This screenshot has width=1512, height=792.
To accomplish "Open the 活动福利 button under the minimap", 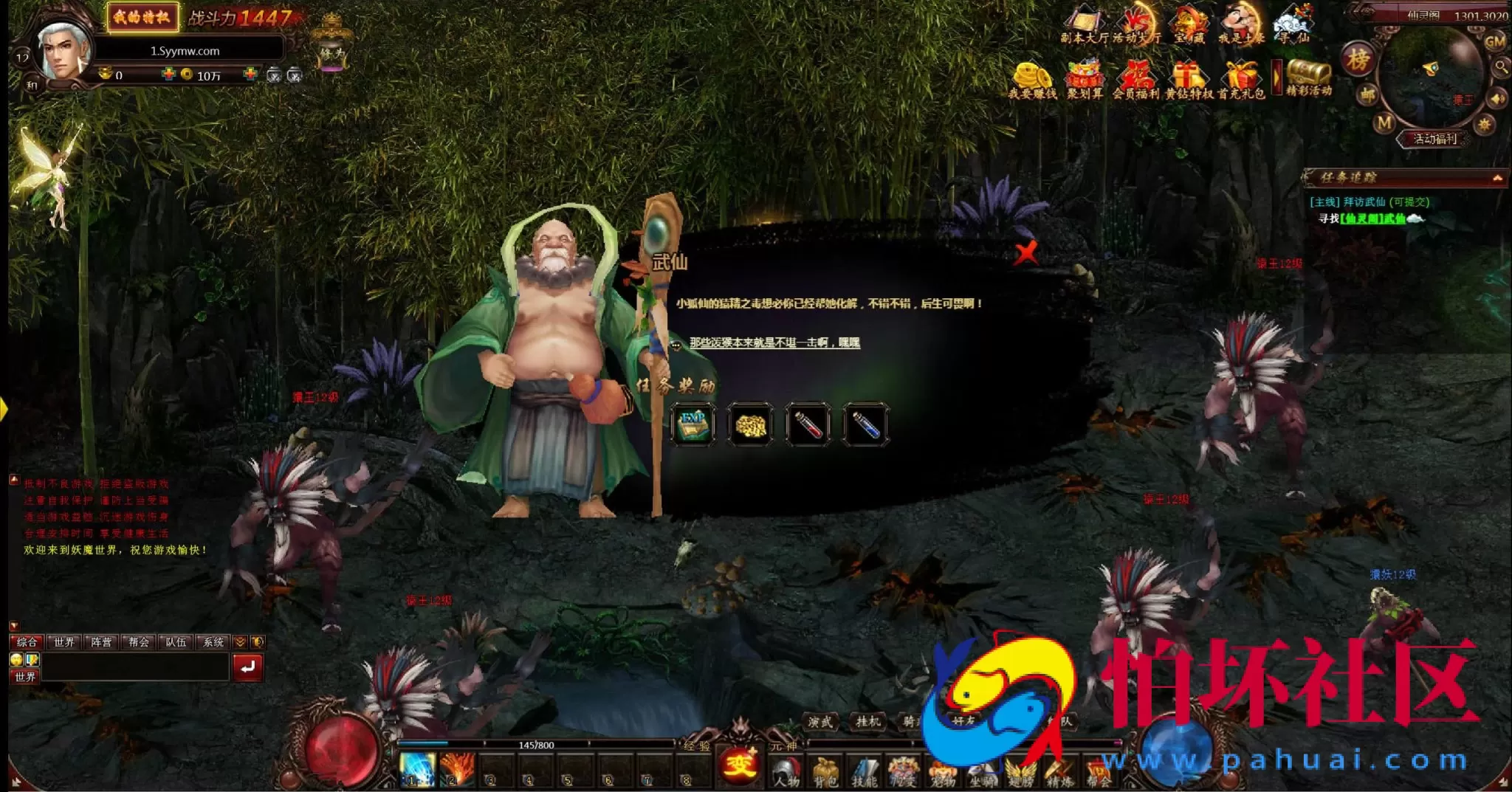I will [1434, 139].
